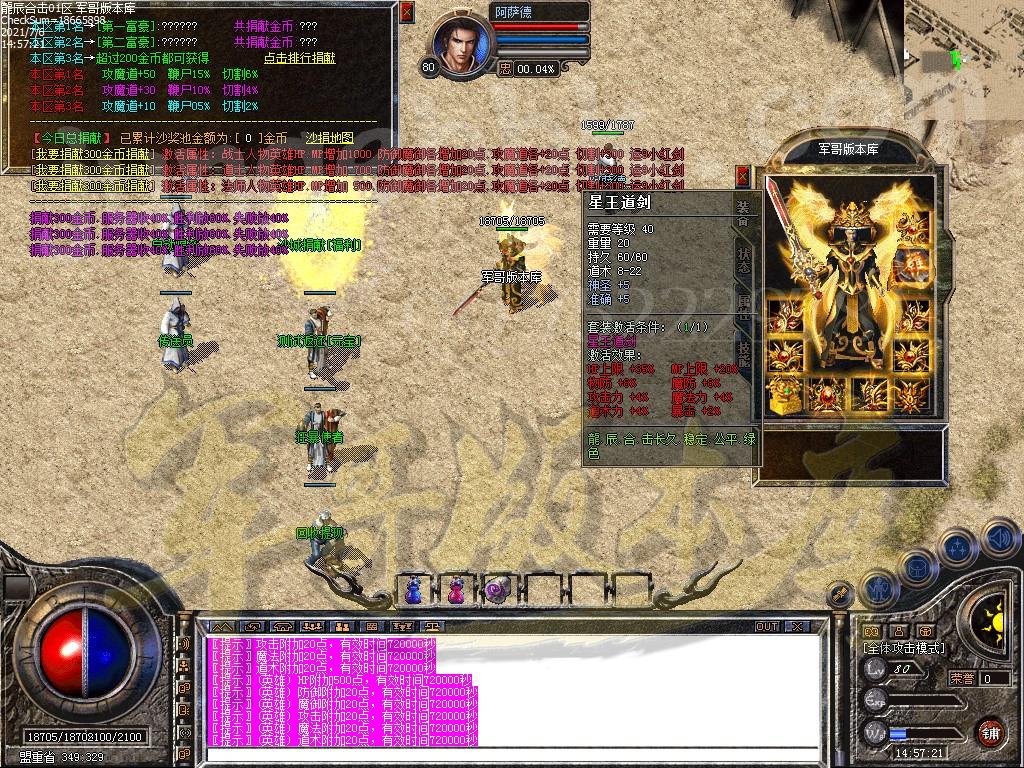Open the 铺 shop button
This screenshot has width=1024, height=768.
990,731
